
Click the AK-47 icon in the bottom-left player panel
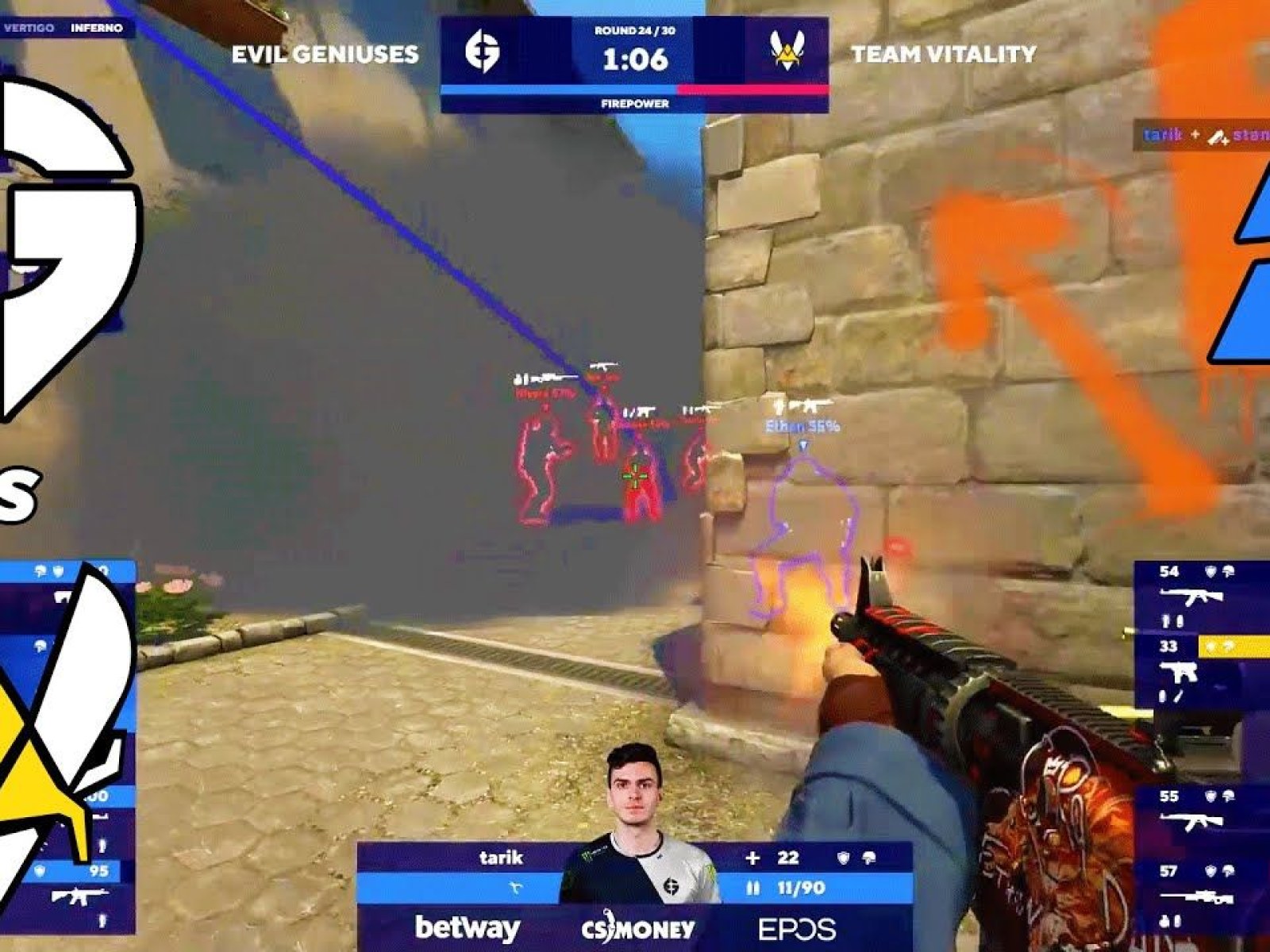click(x=79, y=896)
